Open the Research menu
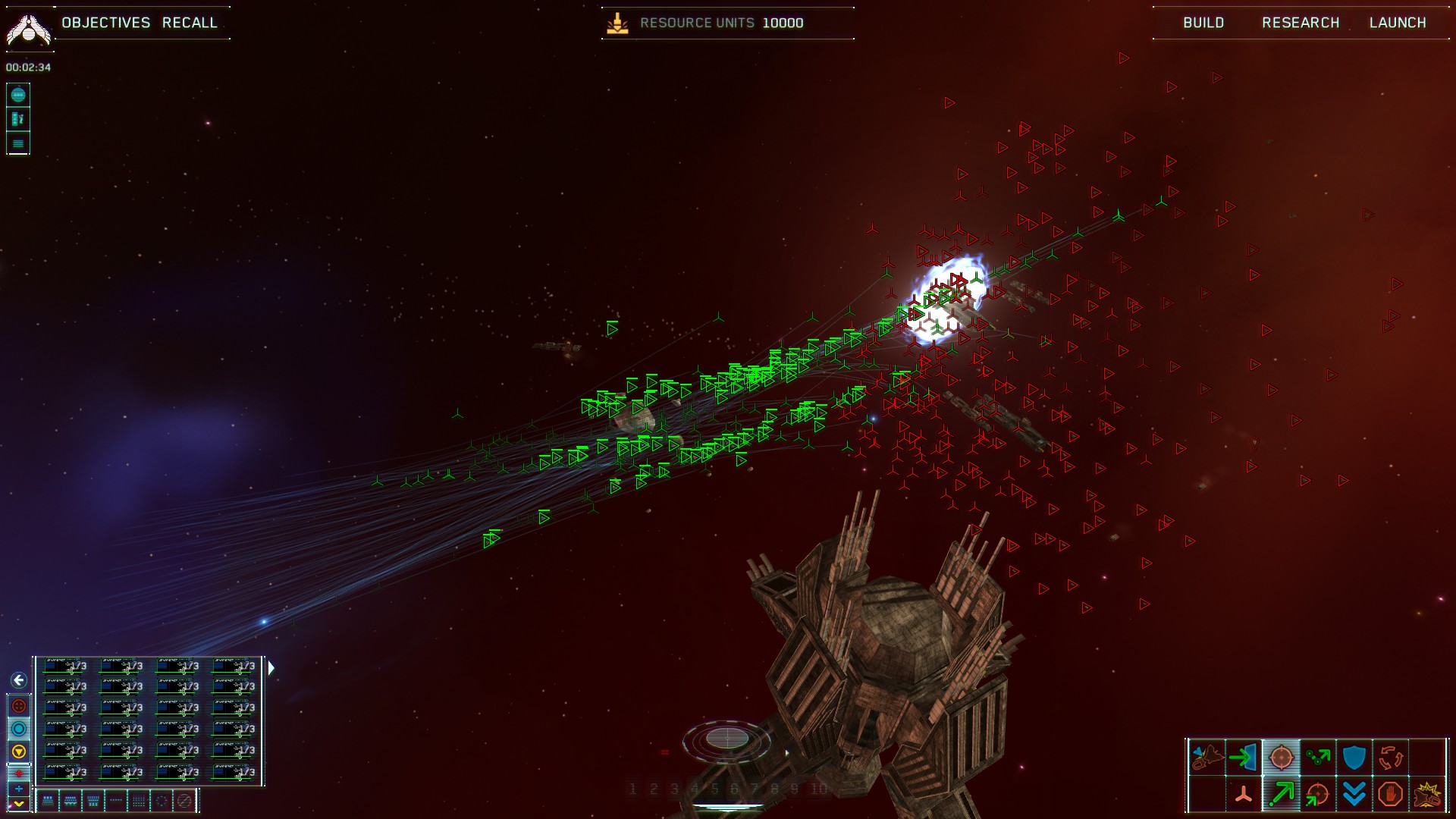The width and height of the screenshot is (1456, 819). click(x=1301, y=23)
